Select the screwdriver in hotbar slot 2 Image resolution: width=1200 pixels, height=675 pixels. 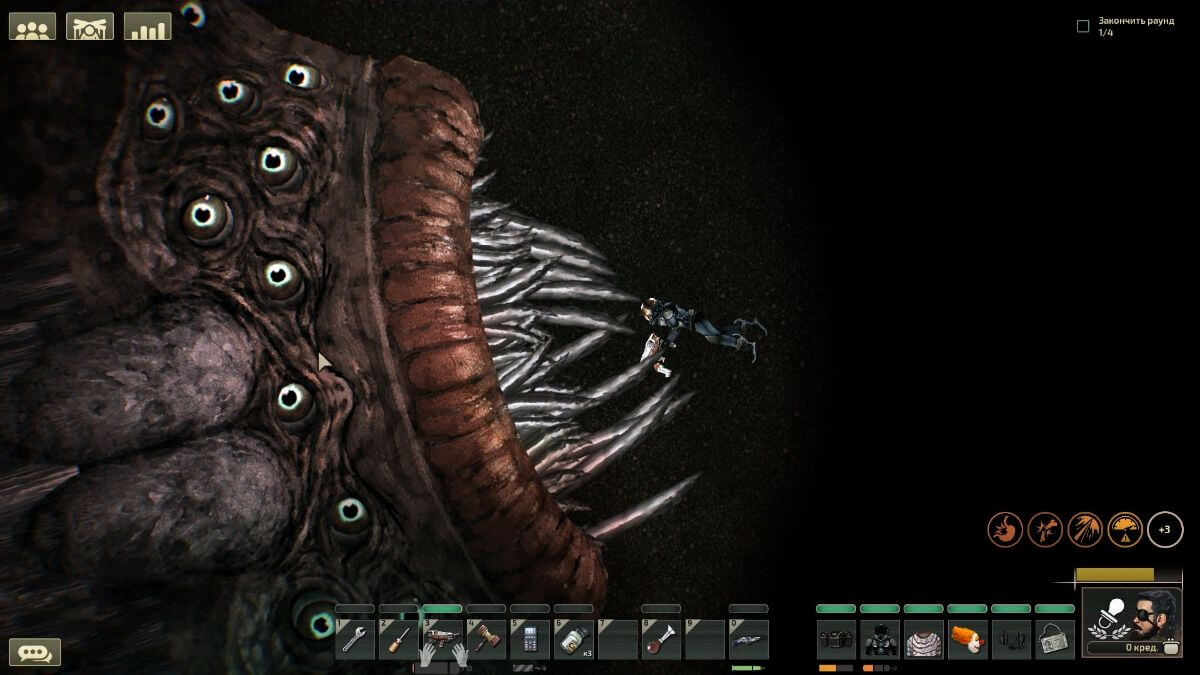pos(399,639)
